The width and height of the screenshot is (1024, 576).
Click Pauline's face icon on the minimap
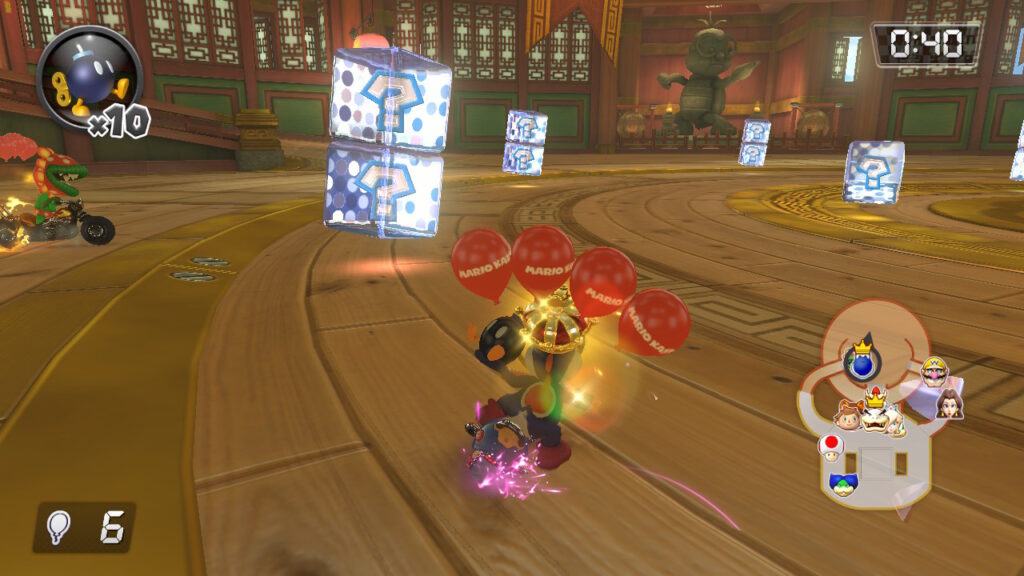pos(949,403)
